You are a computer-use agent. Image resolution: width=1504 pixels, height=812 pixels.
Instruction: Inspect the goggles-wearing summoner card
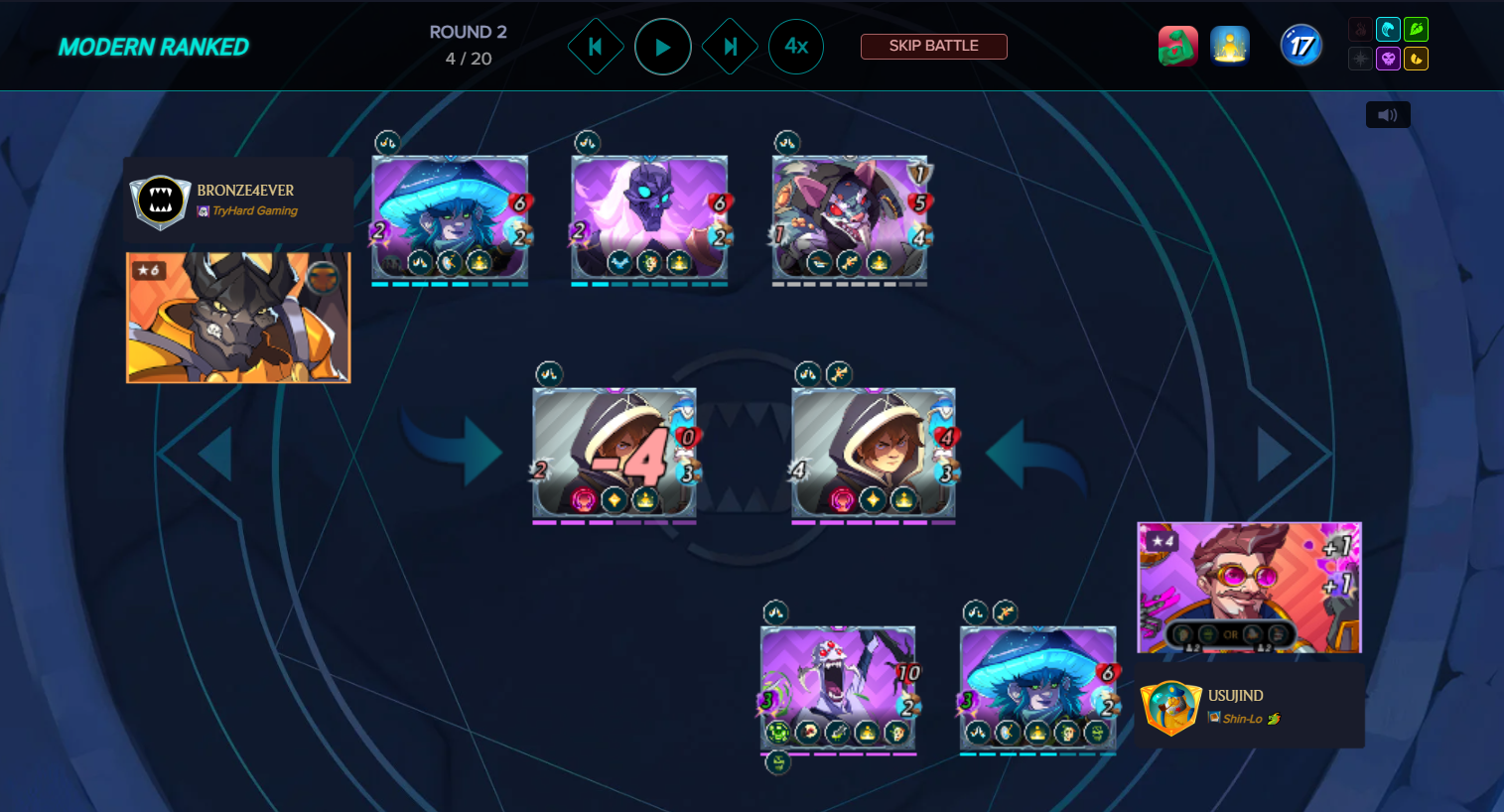1249,587
